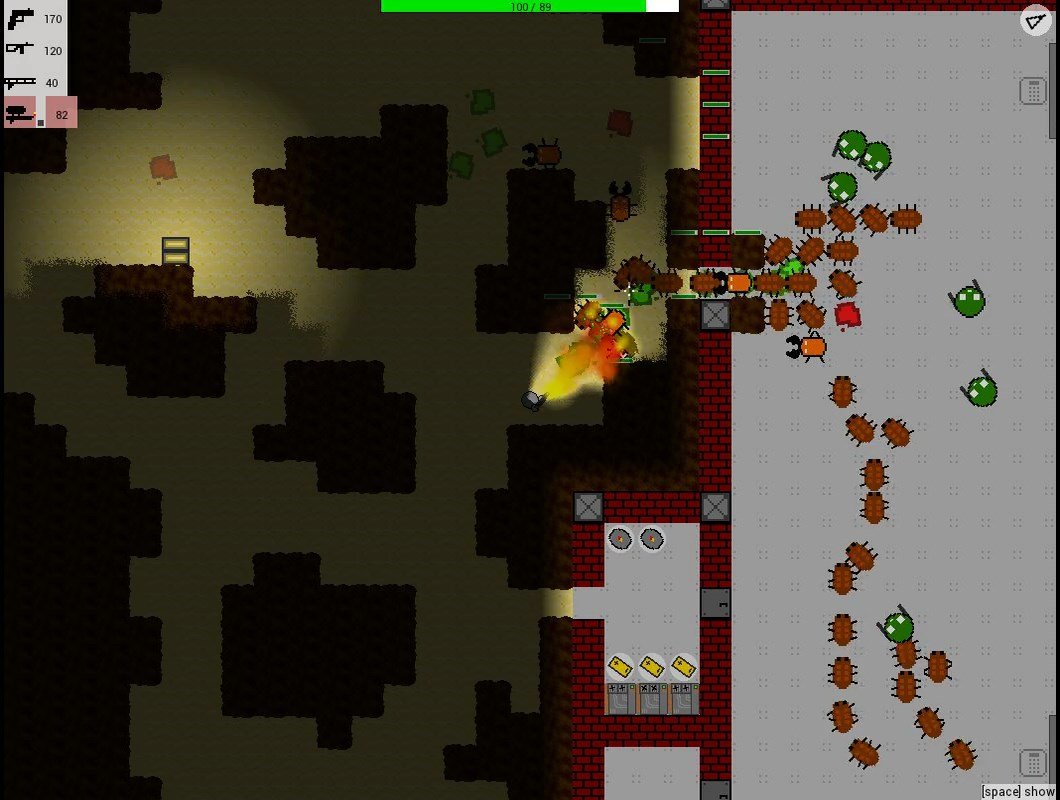The width and height of the screenshot is (1060, 800).
Task: Switch to the submachine gun
Action: pyautogui.click(x=21, y=50)
